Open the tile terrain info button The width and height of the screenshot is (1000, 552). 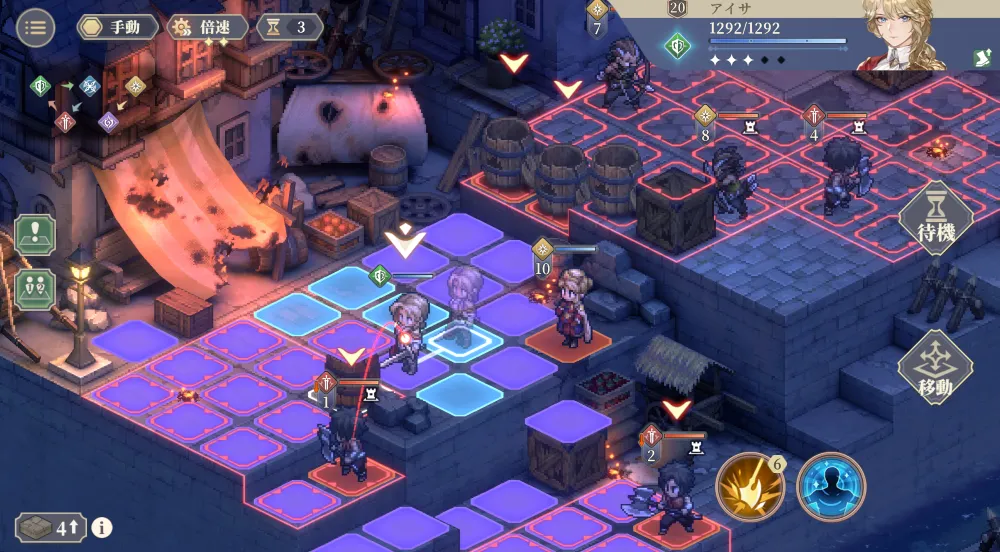pyautogui.click(x=102, y=528)
